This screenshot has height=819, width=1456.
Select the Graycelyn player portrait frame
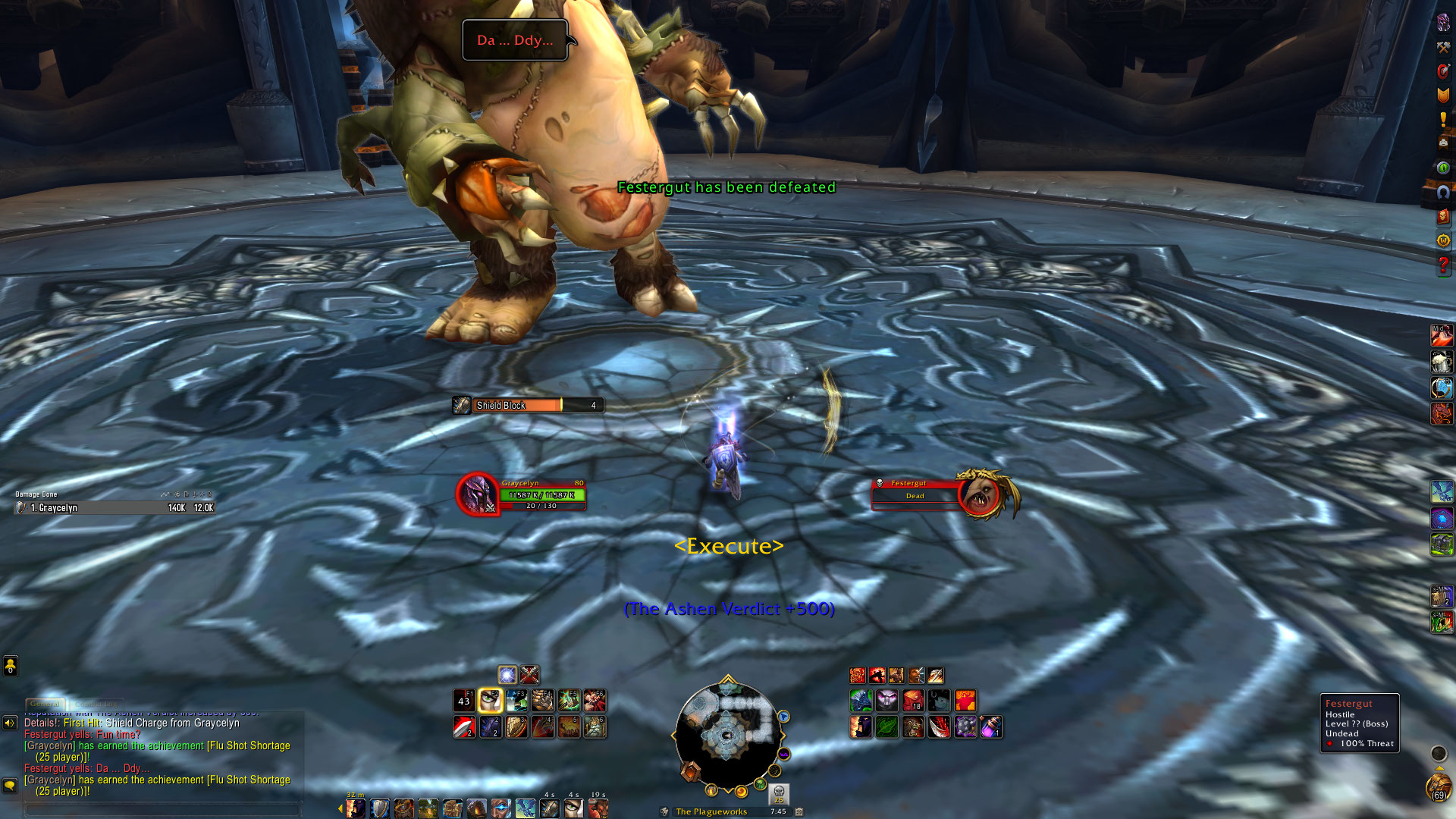point(478,494)
